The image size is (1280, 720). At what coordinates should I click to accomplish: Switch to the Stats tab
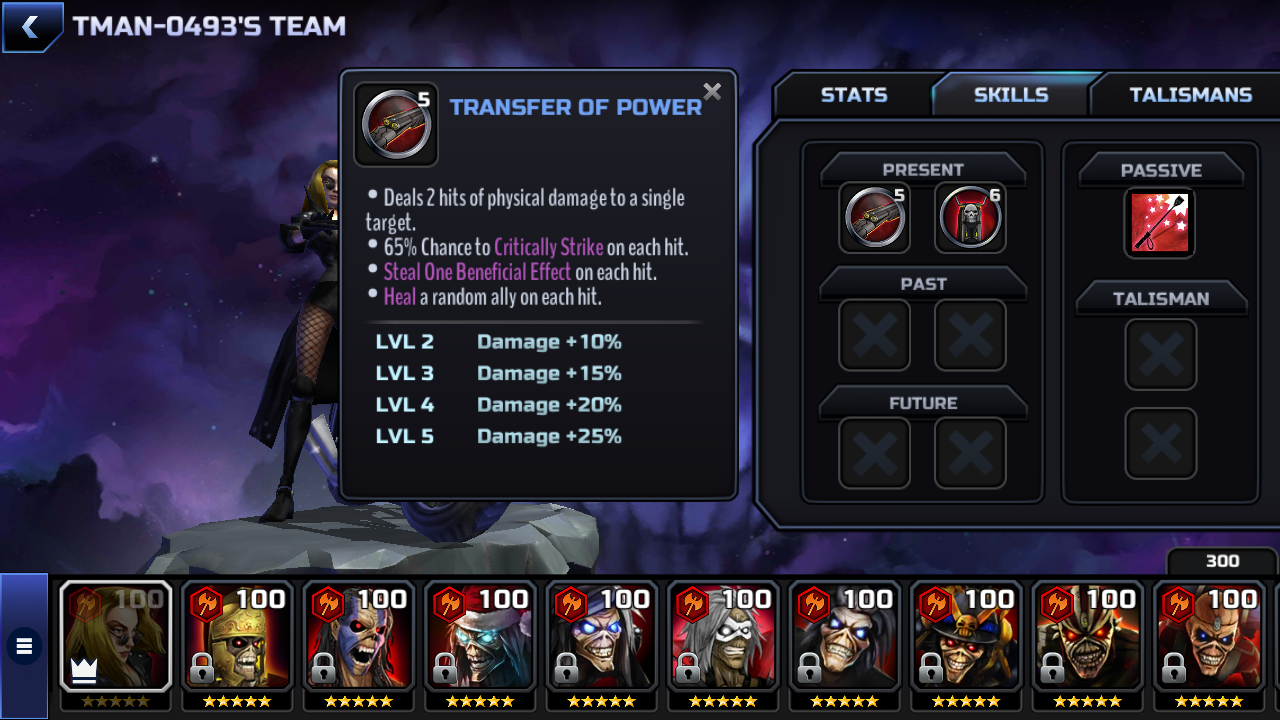[x=853, y=95]
